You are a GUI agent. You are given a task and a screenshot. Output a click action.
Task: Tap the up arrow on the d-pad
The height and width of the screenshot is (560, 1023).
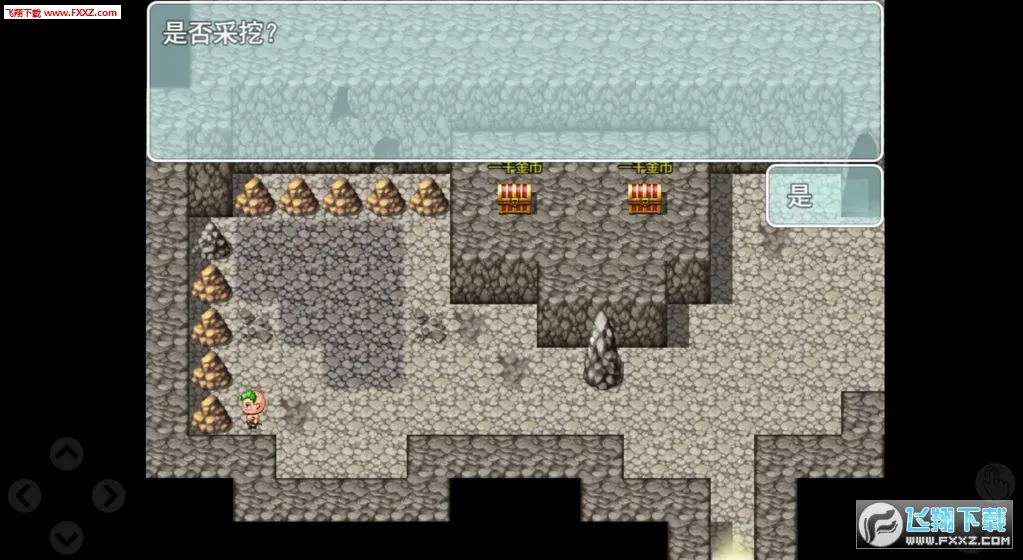coord(67,455)
